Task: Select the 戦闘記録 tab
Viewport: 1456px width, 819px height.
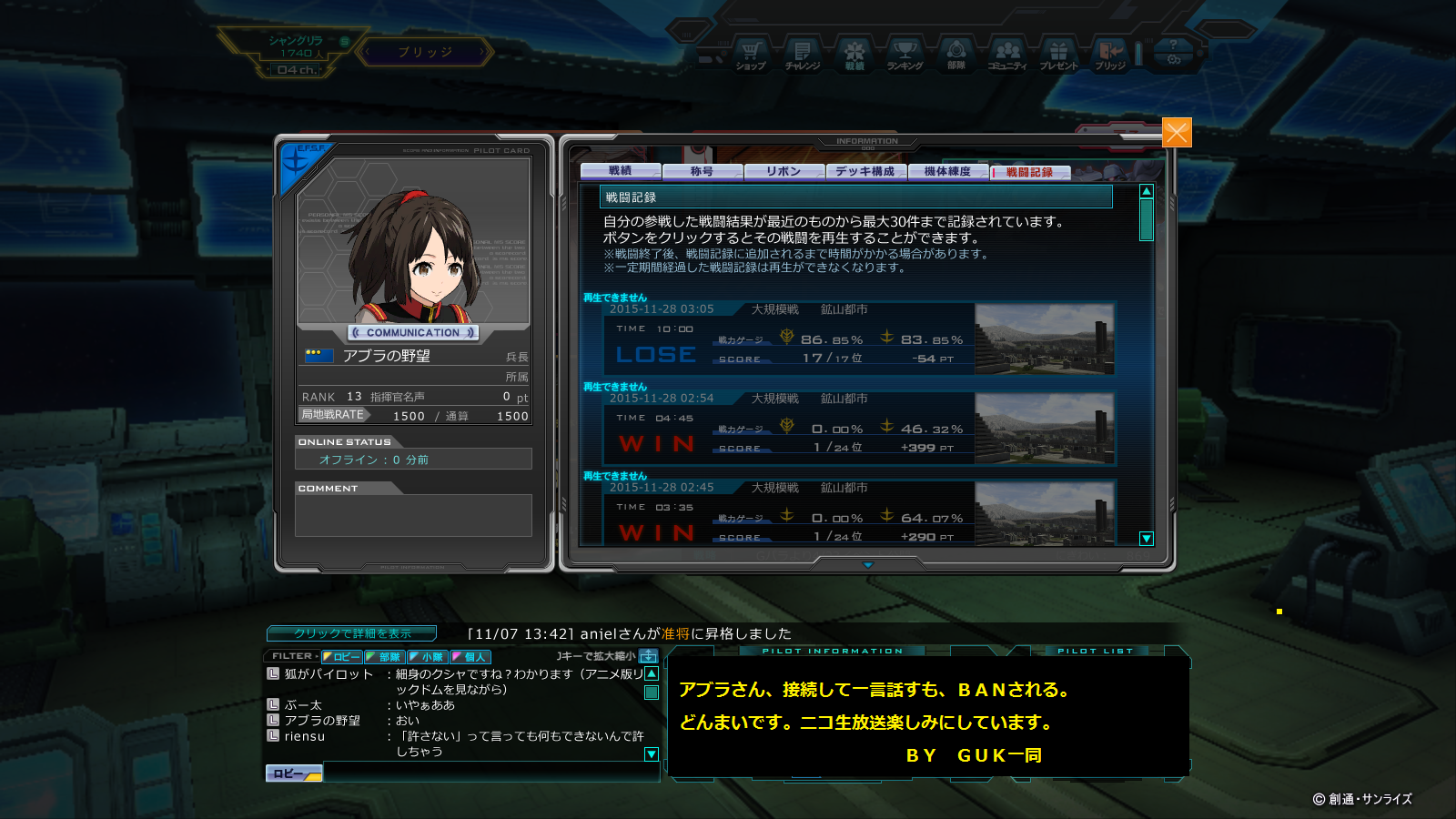Action: [1029, 172]
